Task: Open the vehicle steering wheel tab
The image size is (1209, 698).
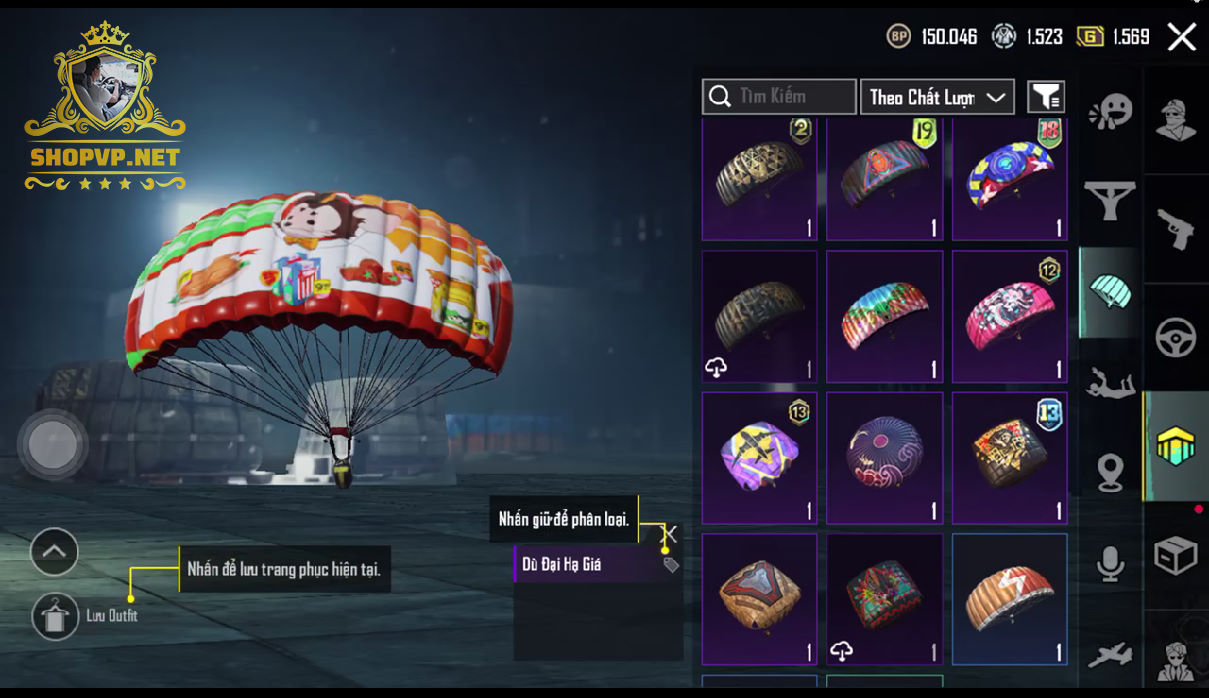Action: 1176,338
